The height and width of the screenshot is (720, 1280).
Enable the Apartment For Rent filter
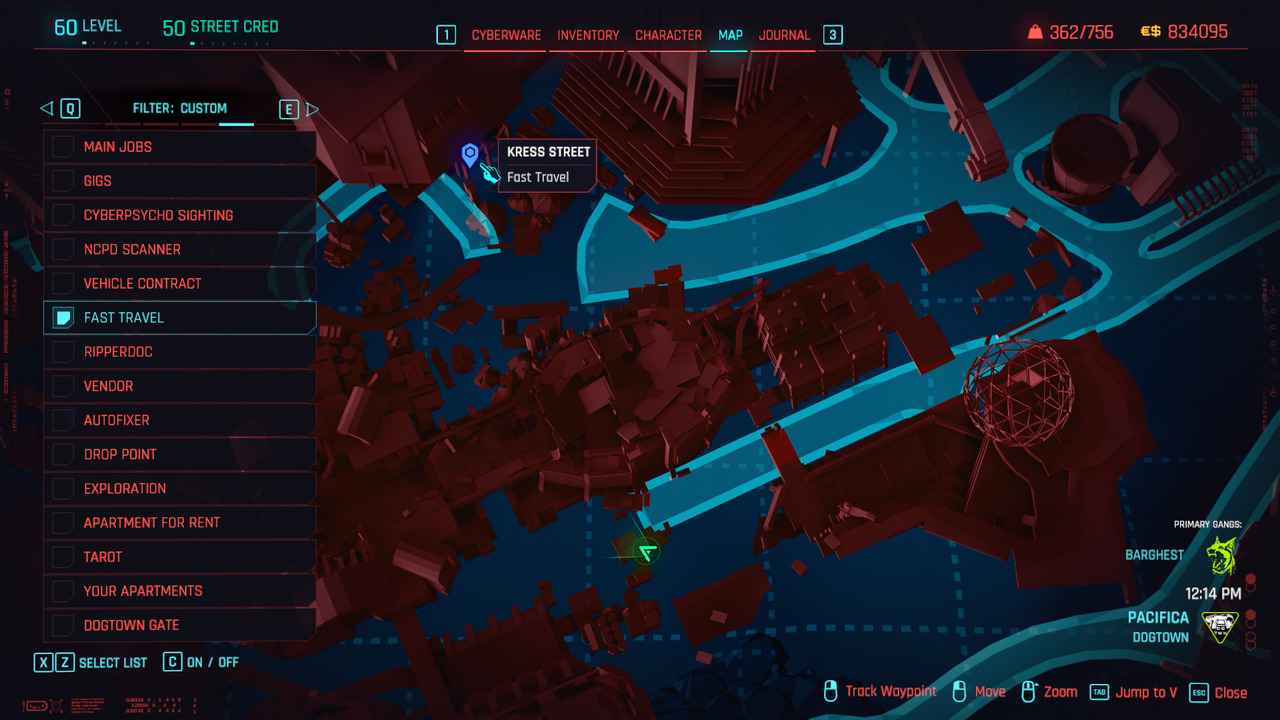click(63, 522)
